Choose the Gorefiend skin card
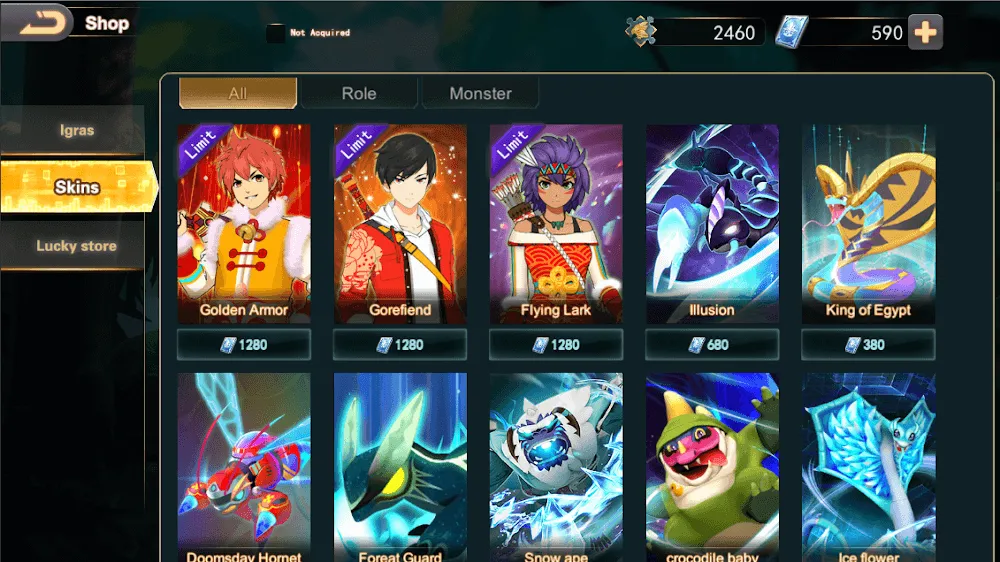 tap(400, 220)
